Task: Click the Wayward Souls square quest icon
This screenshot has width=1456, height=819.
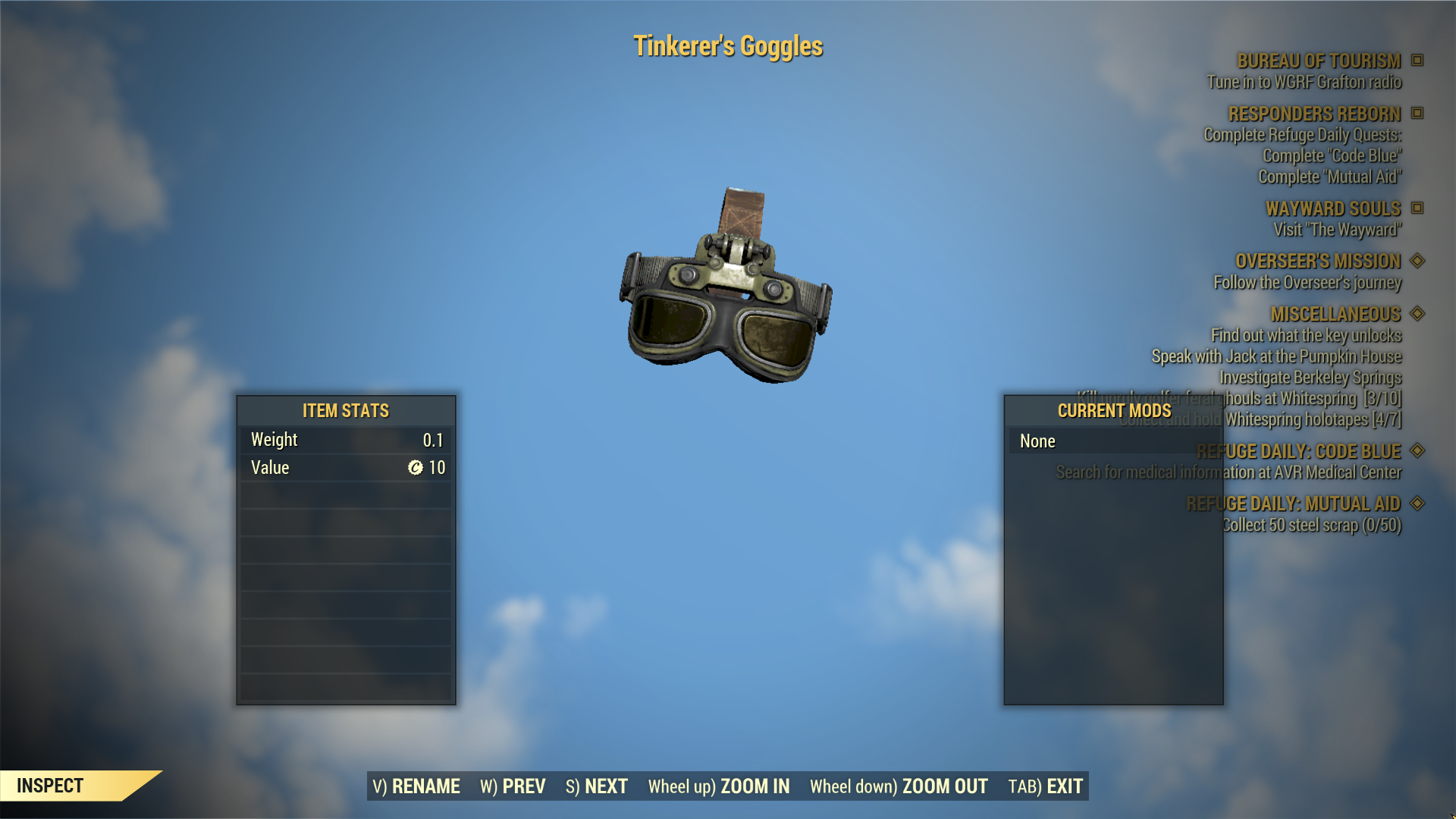Action: [x=1417, y=209]
